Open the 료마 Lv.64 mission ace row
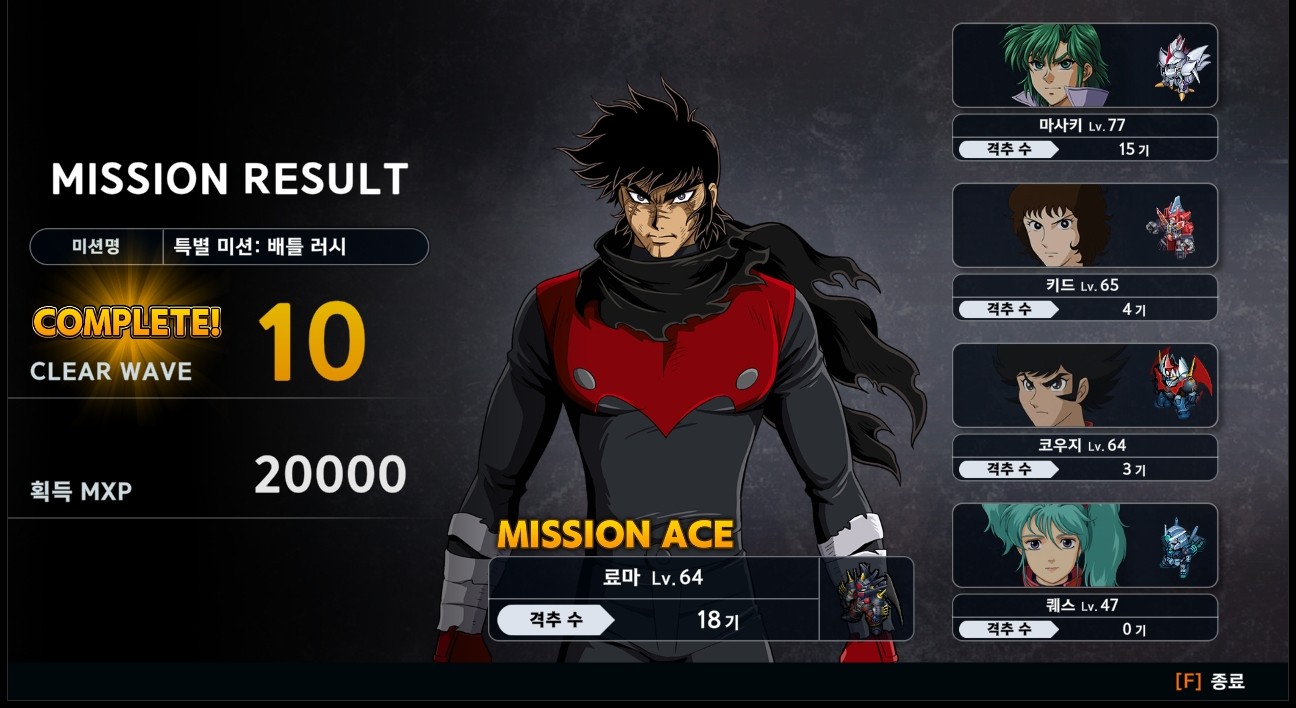Viewport: 1296px width, 708px height. pos(654,578)
